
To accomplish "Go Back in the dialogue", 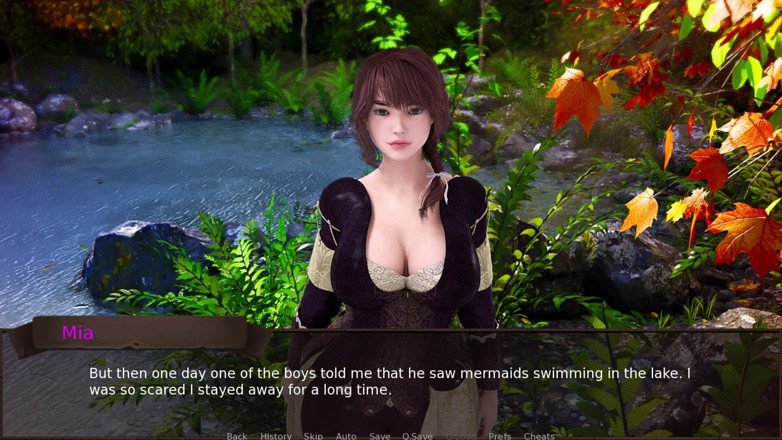I will click(x=237, y=435).
